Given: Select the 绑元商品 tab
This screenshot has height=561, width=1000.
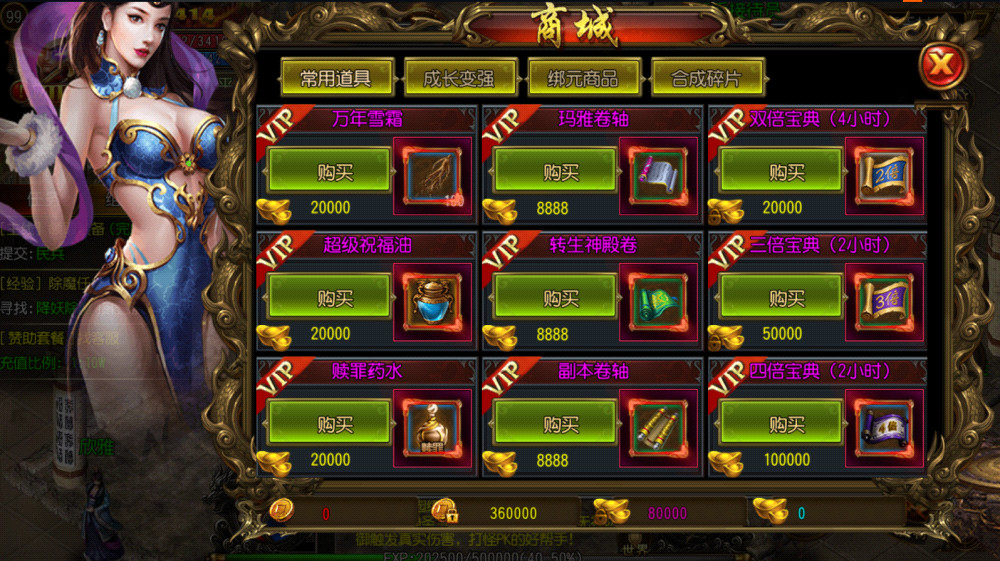Looking at the screenshot, I should coord(583,78).
